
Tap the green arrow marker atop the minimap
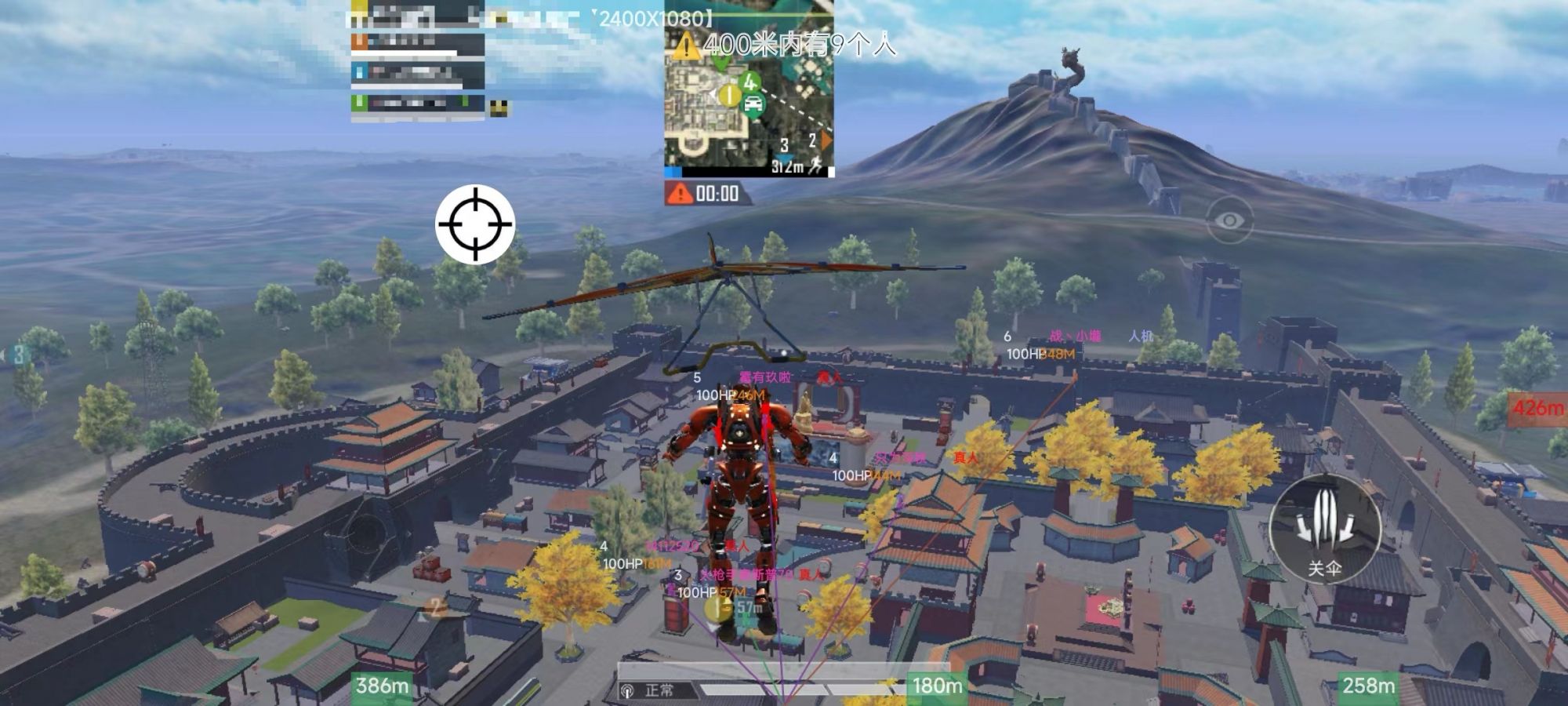tap(720, 62)
